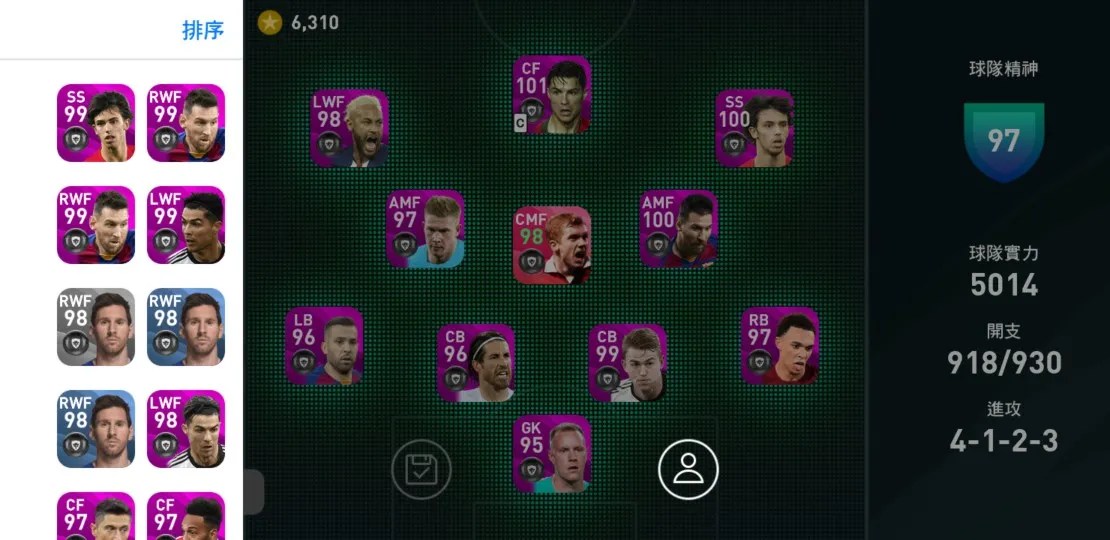Pick the grey RWF 98 reserve card

(x=96, y=327)
